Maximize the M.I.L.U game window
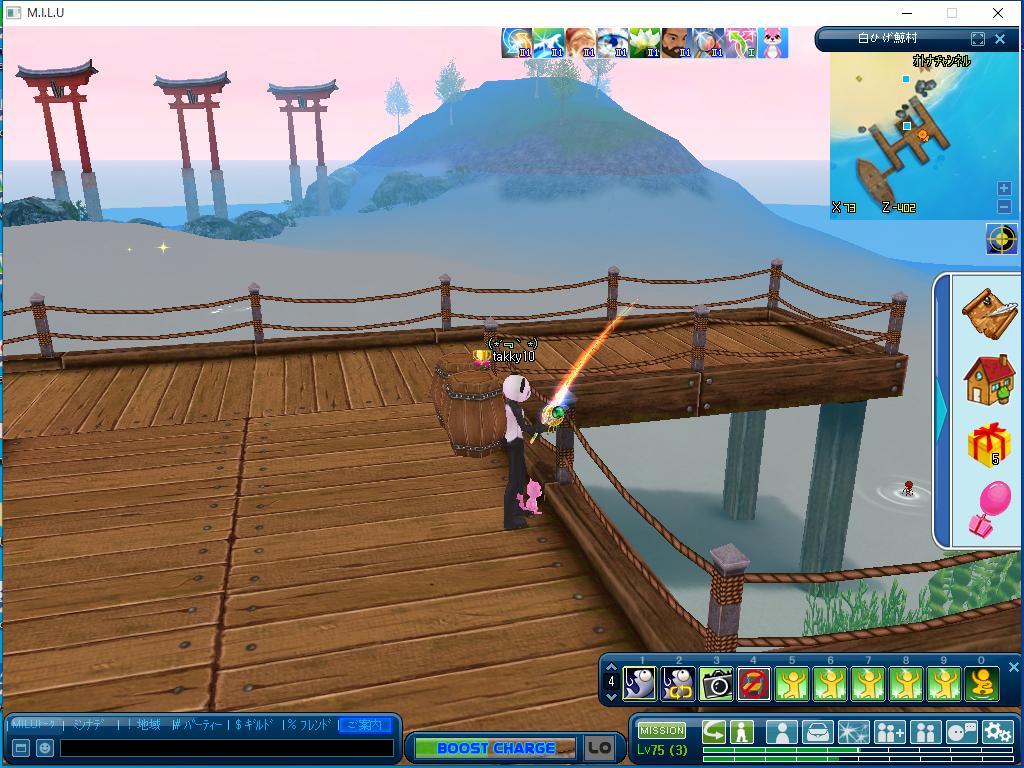This screenshot has height=768, width=1024. [952, 13]
